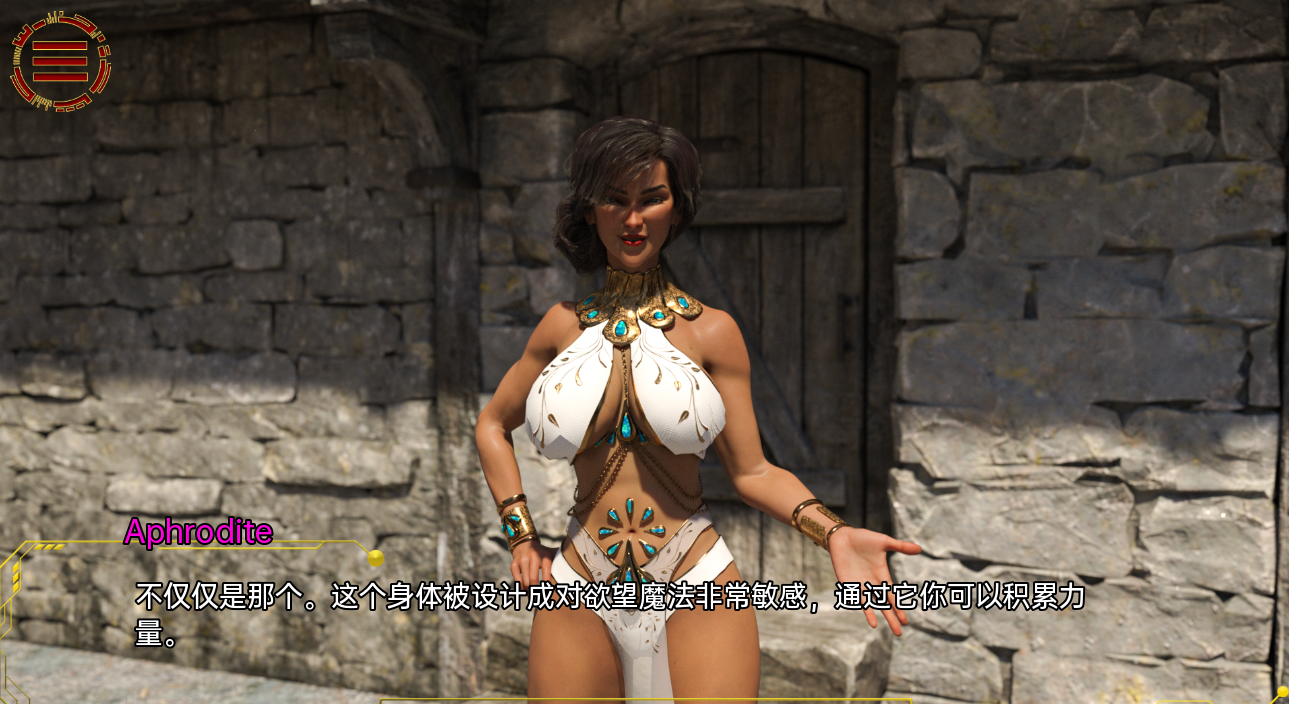This screenshot has width=1289, height=704.
Task: Open the red hamburger menu icon
Action: click(x=60, y=61)
